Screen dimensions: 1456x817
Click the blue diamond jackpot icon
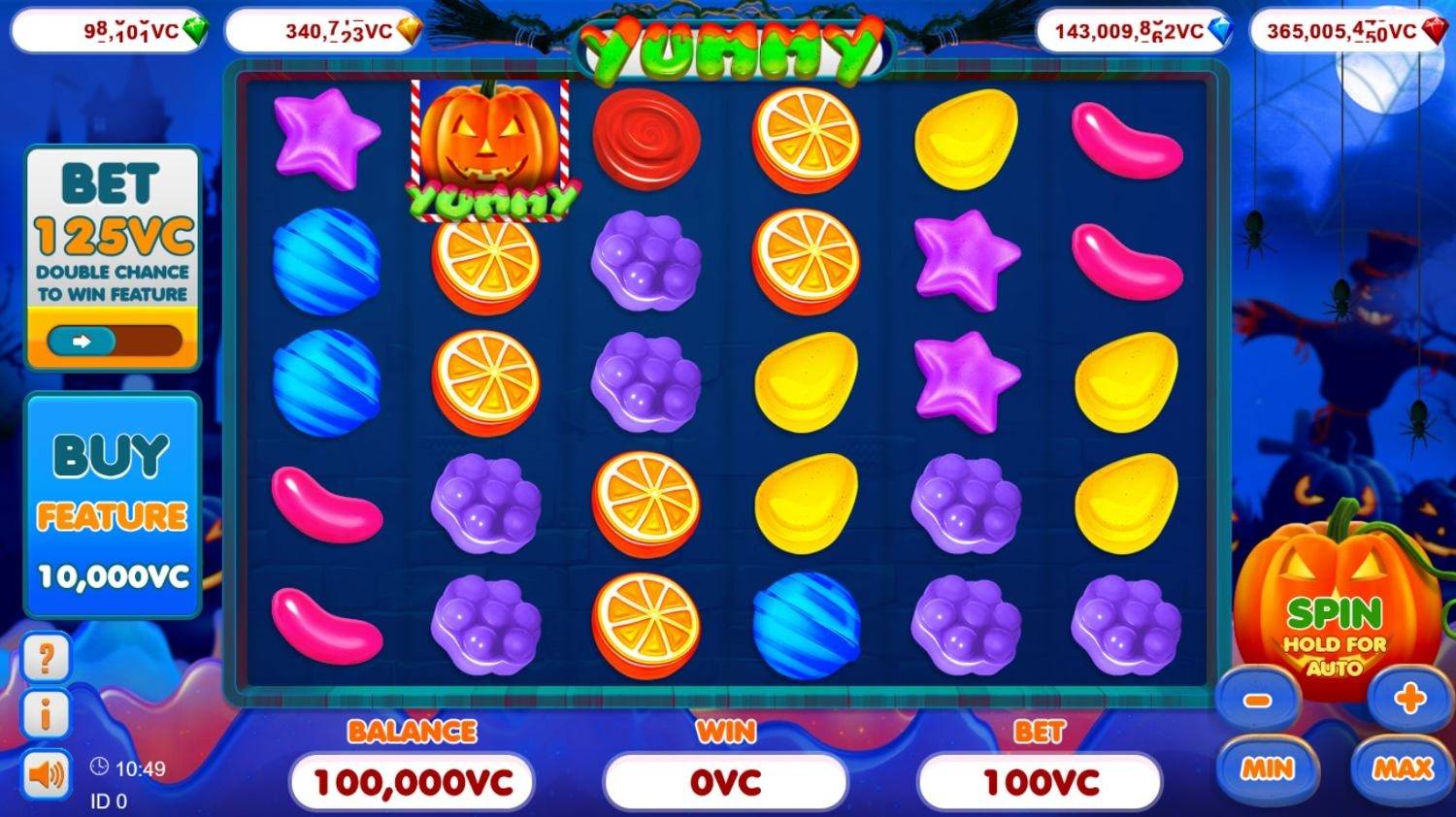point(1219,30)
